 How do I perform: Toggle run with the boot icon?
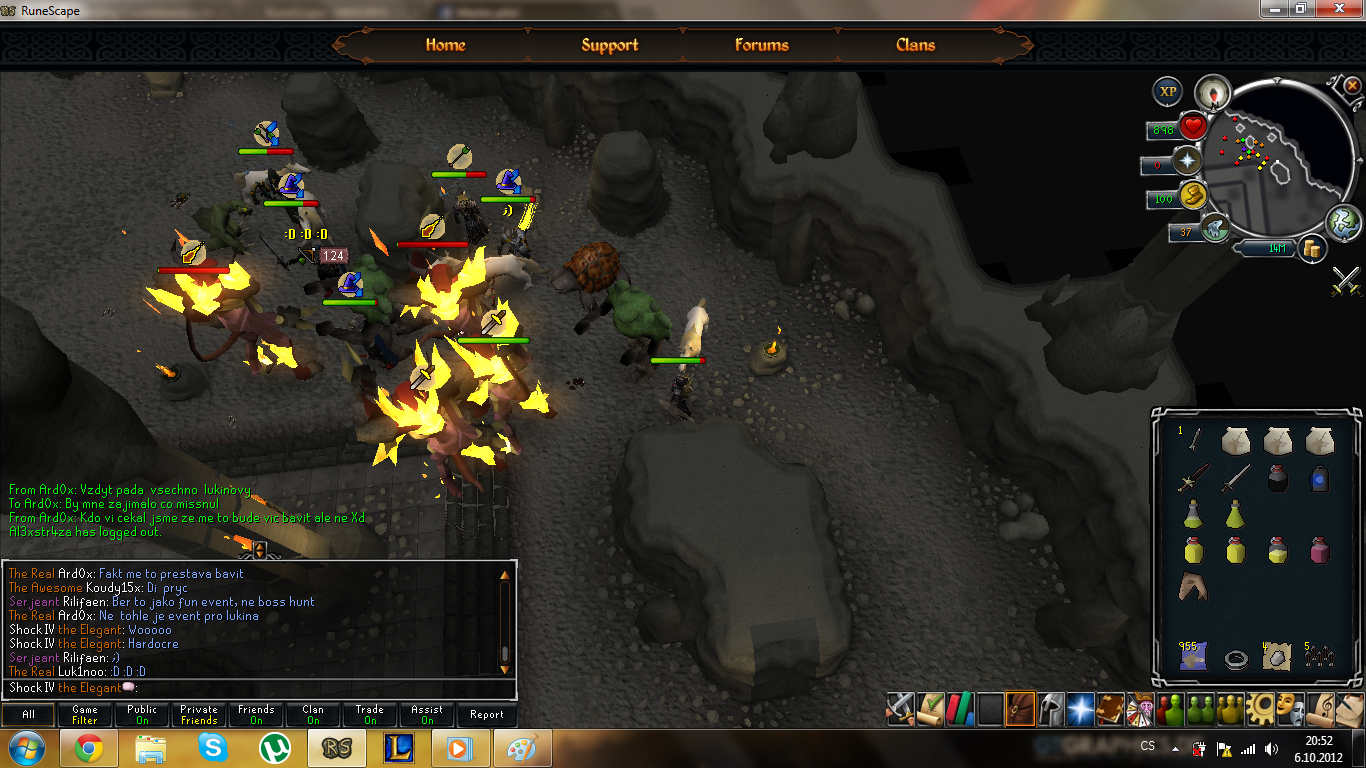1191,195
